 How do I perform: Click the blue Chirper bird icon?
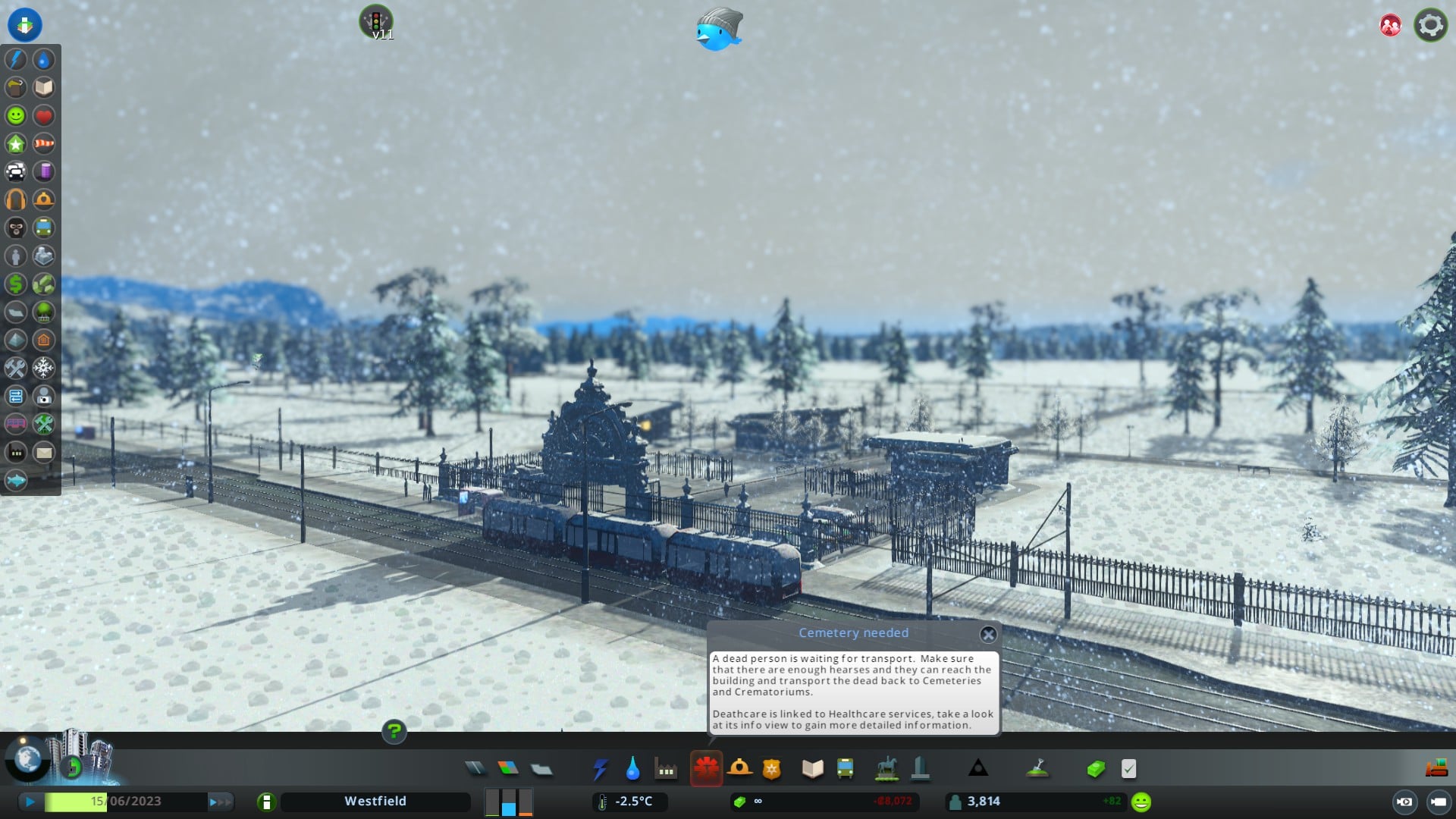coord(718,30)
